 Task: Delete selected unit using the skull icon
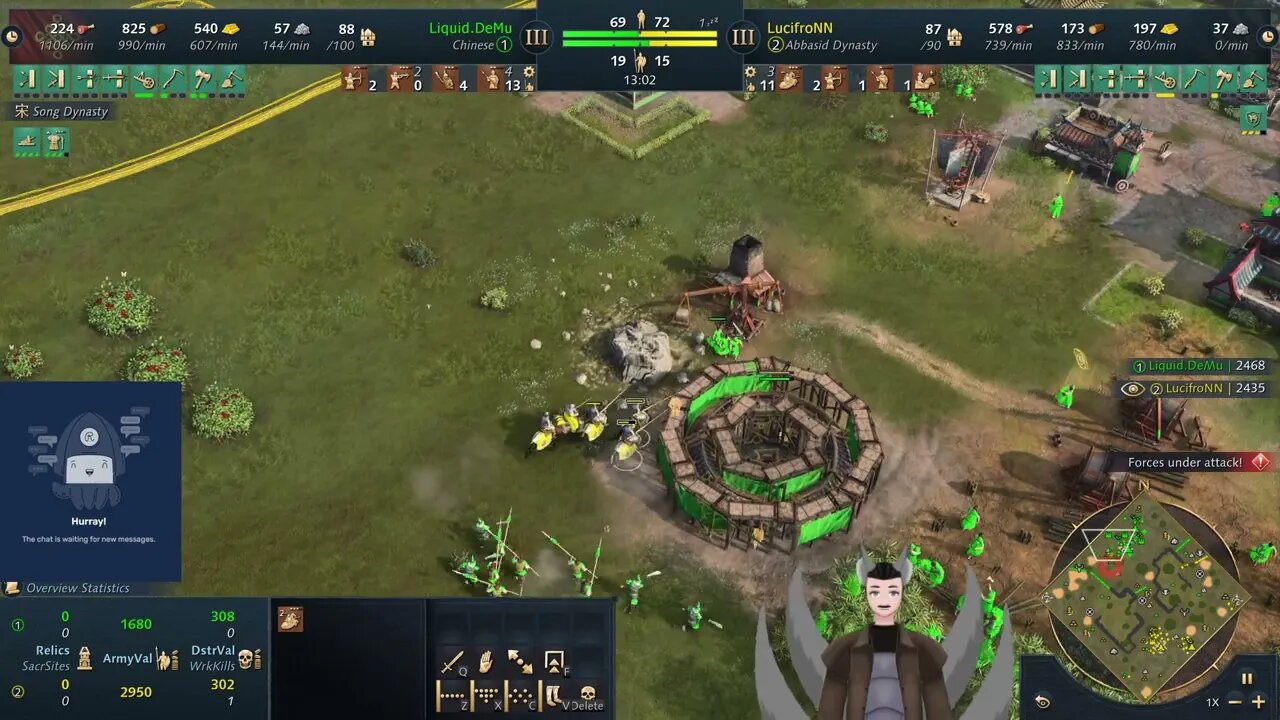coord(588,694)
